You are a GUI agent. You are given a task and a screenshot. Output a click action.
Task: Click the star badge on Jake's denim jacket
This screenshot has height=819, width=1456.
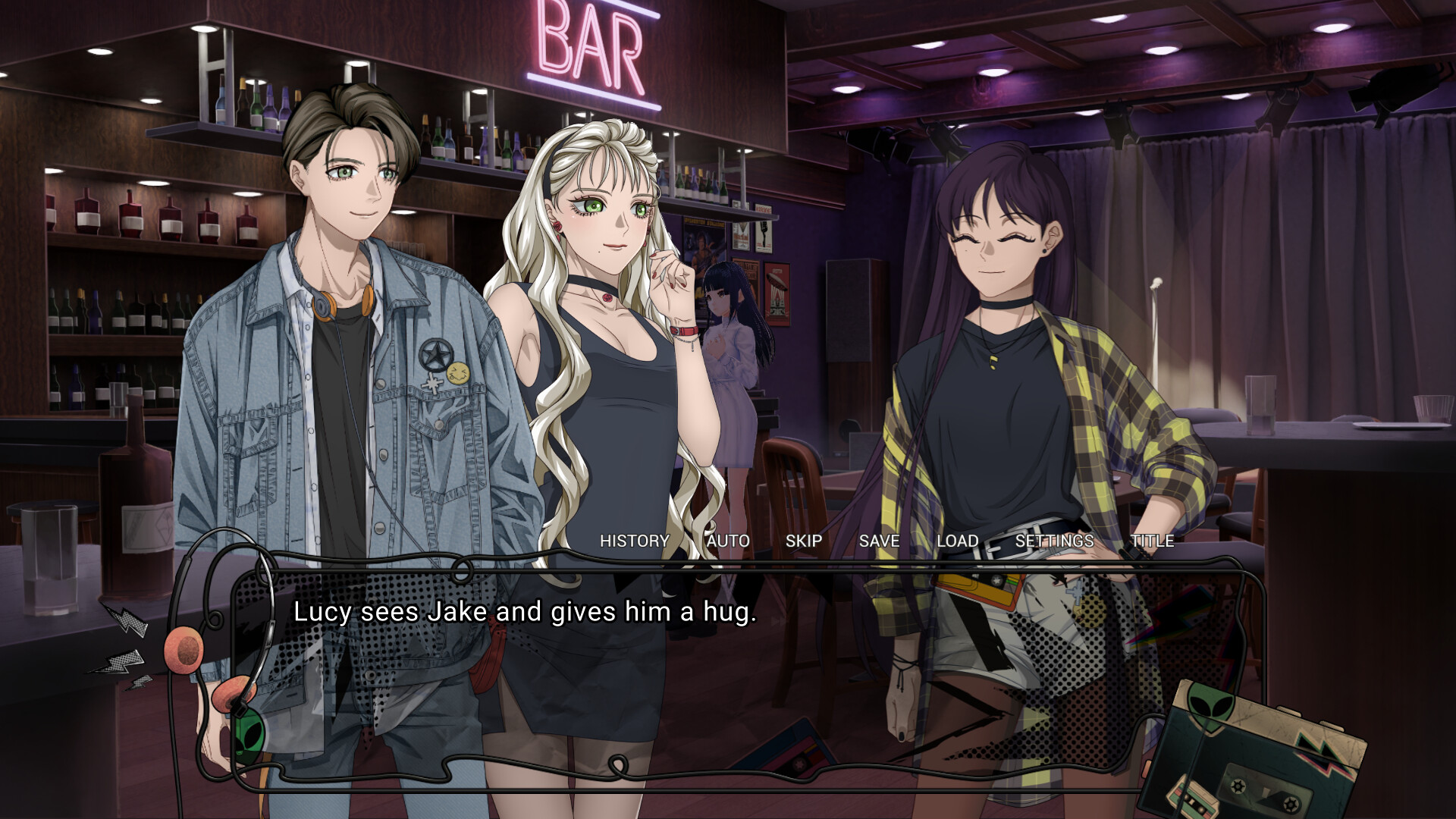coord(435,353)
